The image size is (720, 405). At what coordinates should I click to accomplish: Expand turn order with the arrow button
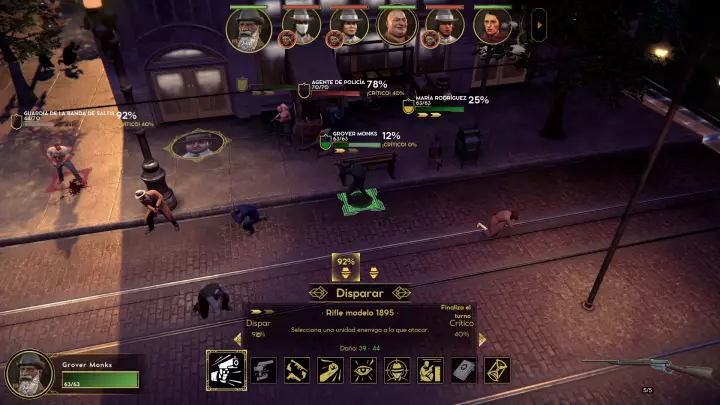tap(539, 24)
